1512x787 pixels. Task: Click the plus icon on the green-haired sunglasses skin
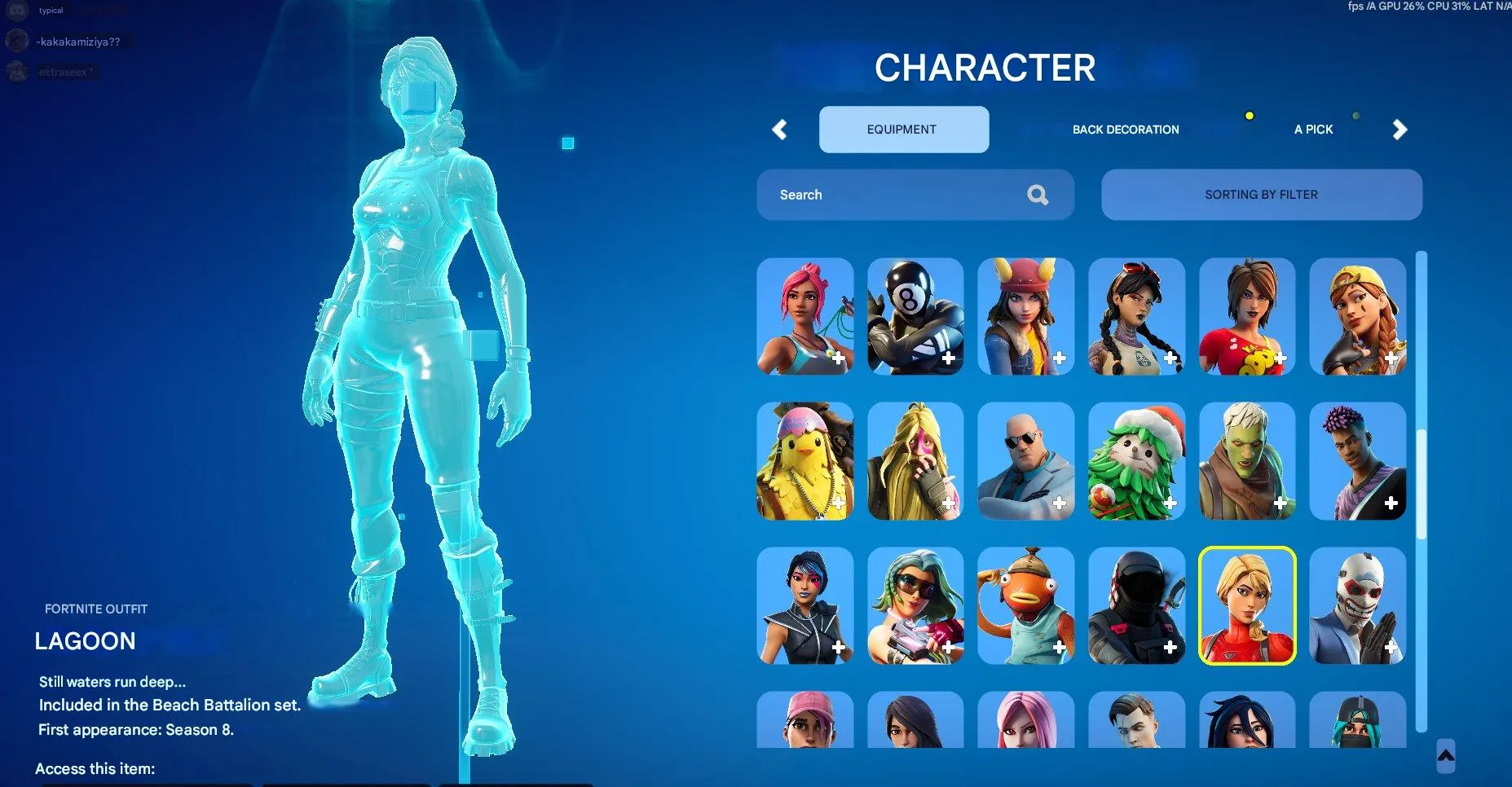(948, 648)
